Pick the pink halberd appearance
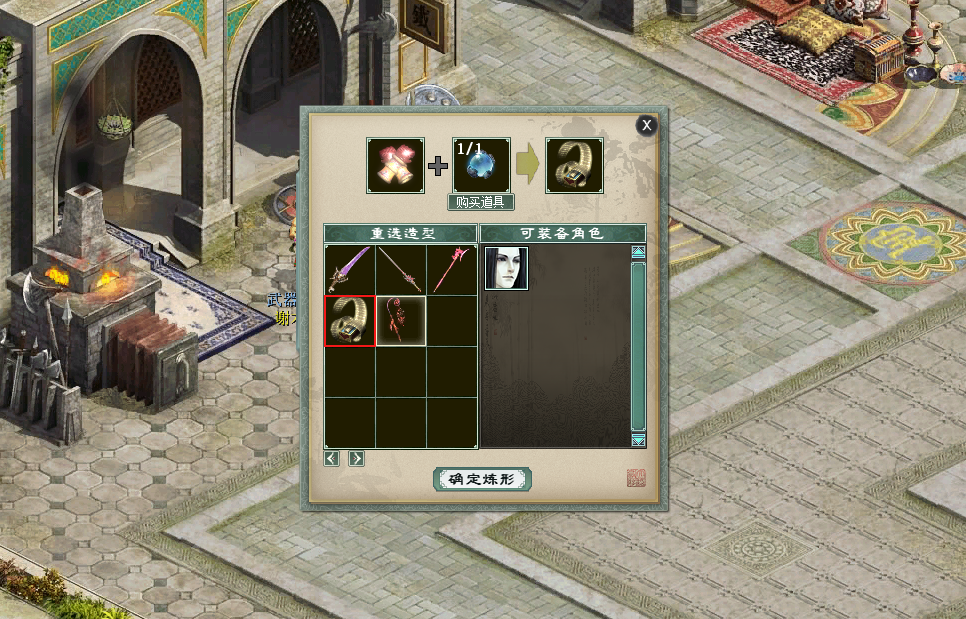 451,269
